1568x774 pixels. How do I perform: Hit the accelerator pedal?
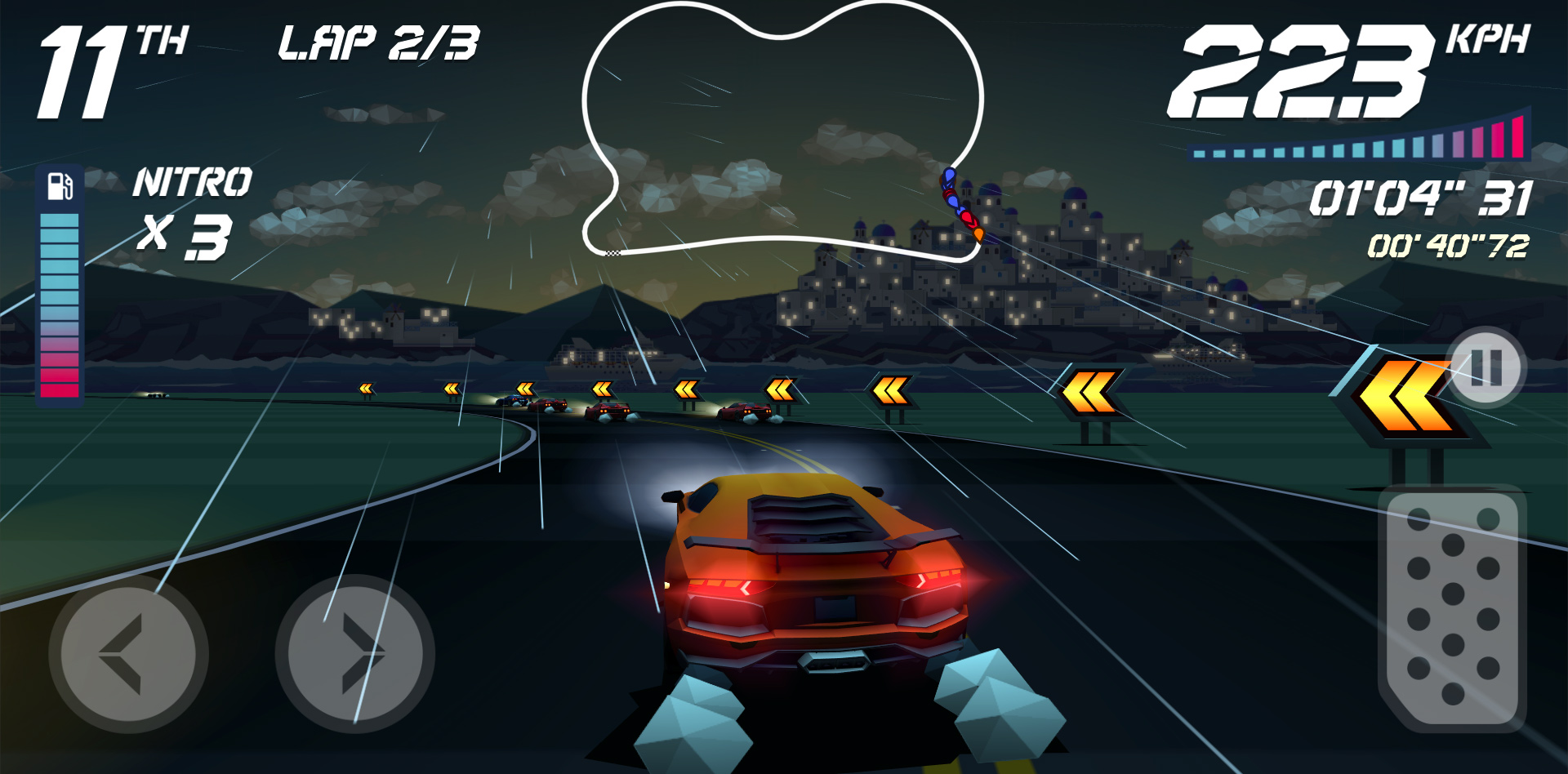click(x=1451, y=608)
